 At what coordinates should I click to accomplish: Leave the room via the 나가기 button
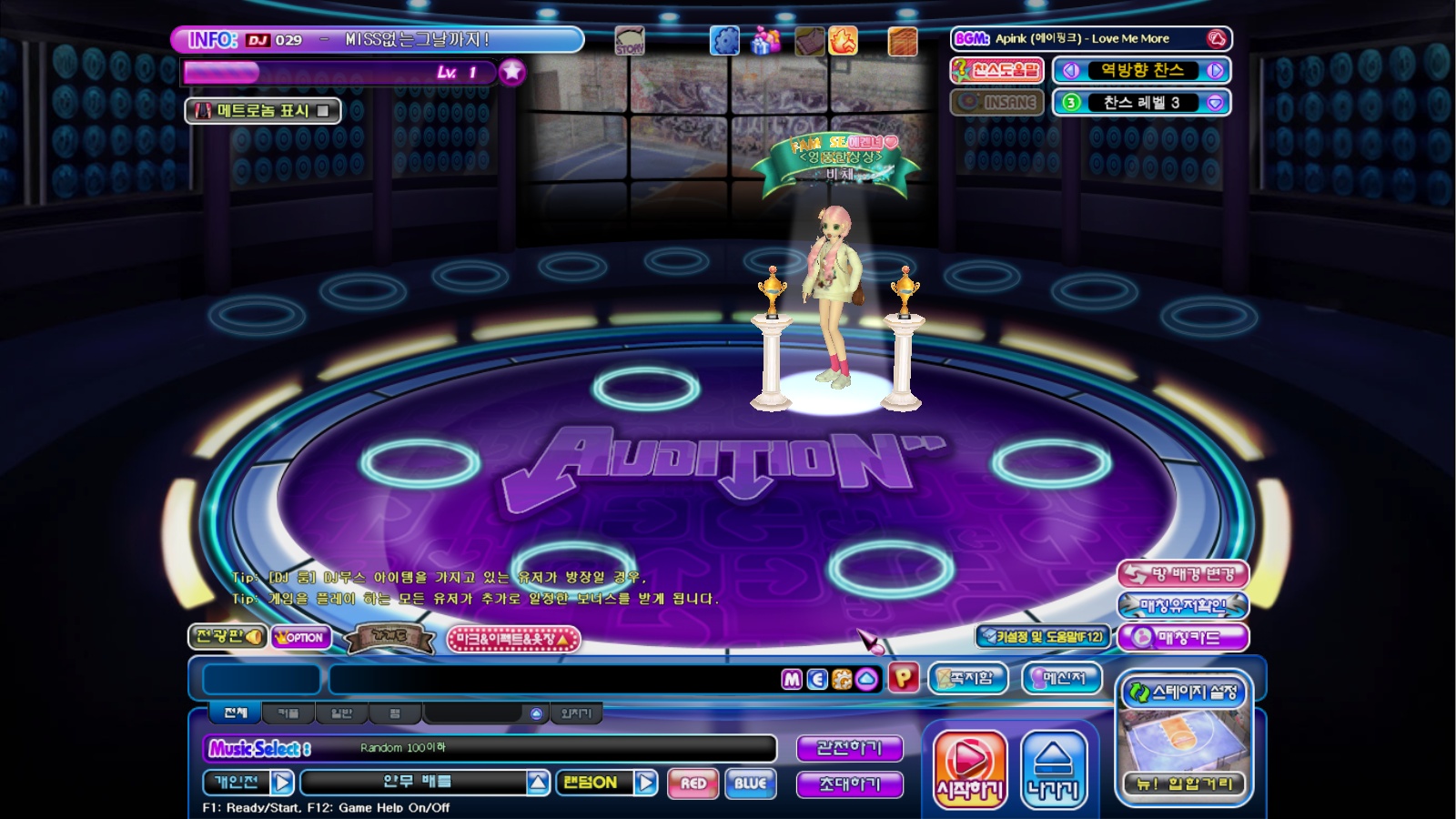[x=1054, y=769]
